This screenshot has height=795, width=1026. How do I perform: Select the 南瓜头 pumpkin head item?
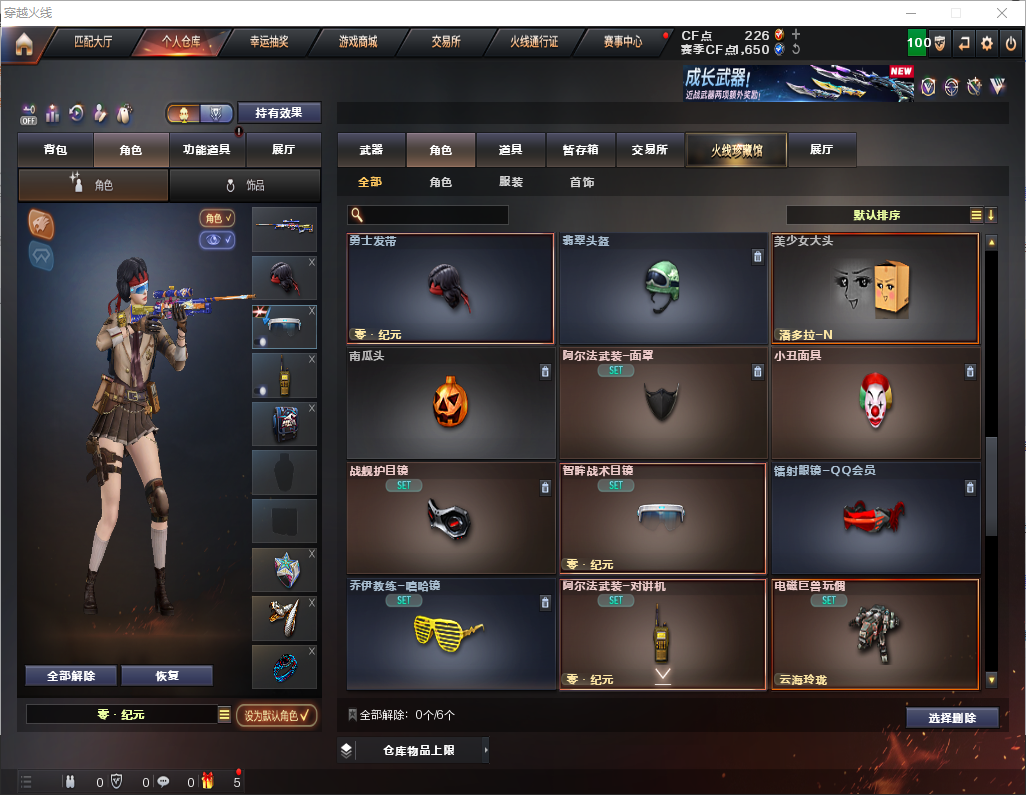pyautogui.click(x=450, y=403)
